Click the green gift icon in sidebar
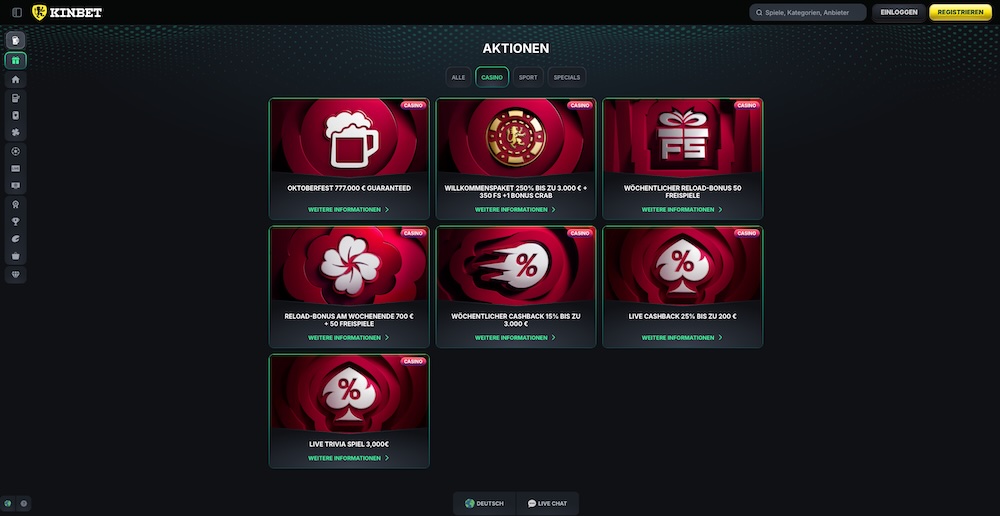The image size is (1000, 516). point(16,60)
